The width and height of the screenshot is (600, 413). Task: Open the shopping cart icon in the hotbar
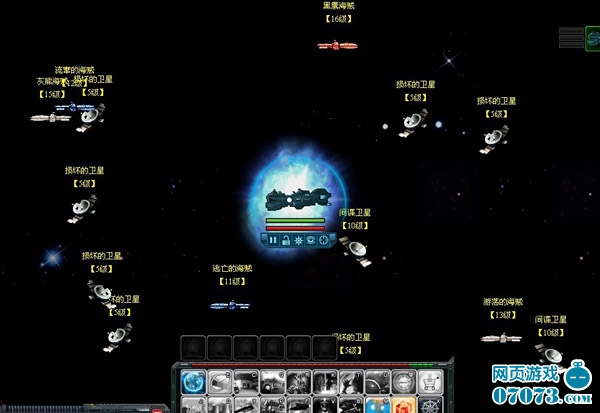tap(430, 382)
